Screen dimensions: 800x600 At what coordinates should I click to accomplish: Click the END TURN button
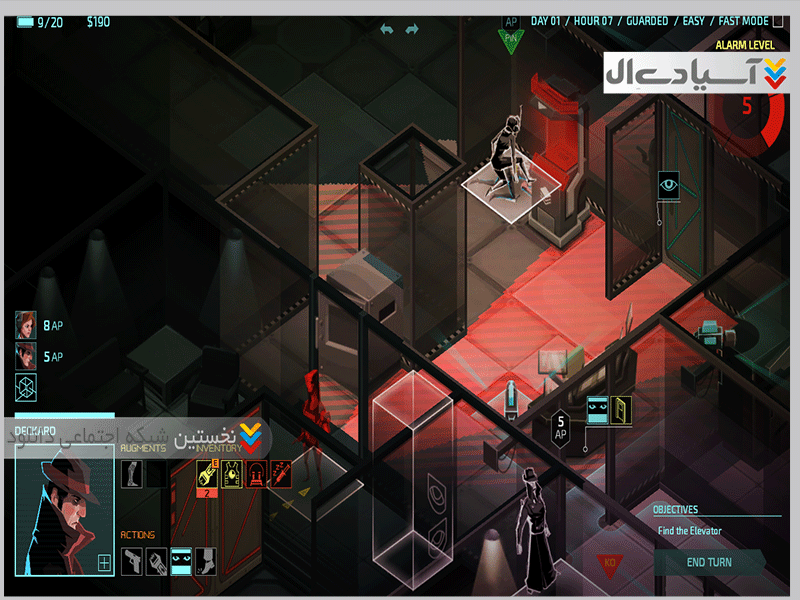click(709, 562)
